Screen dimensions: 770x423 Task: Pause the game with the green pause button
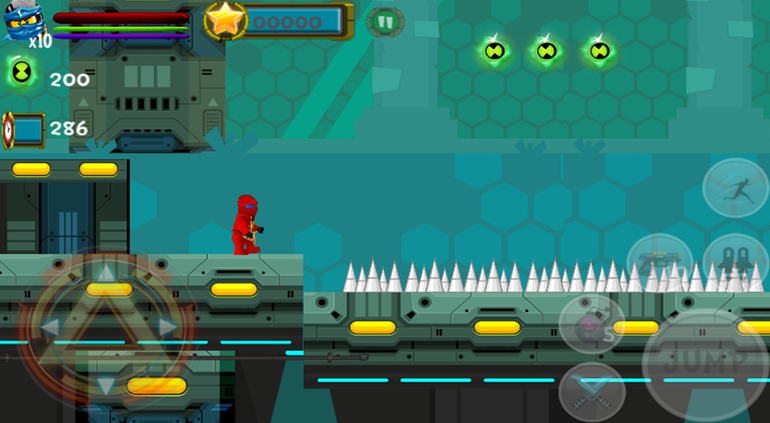384,21
